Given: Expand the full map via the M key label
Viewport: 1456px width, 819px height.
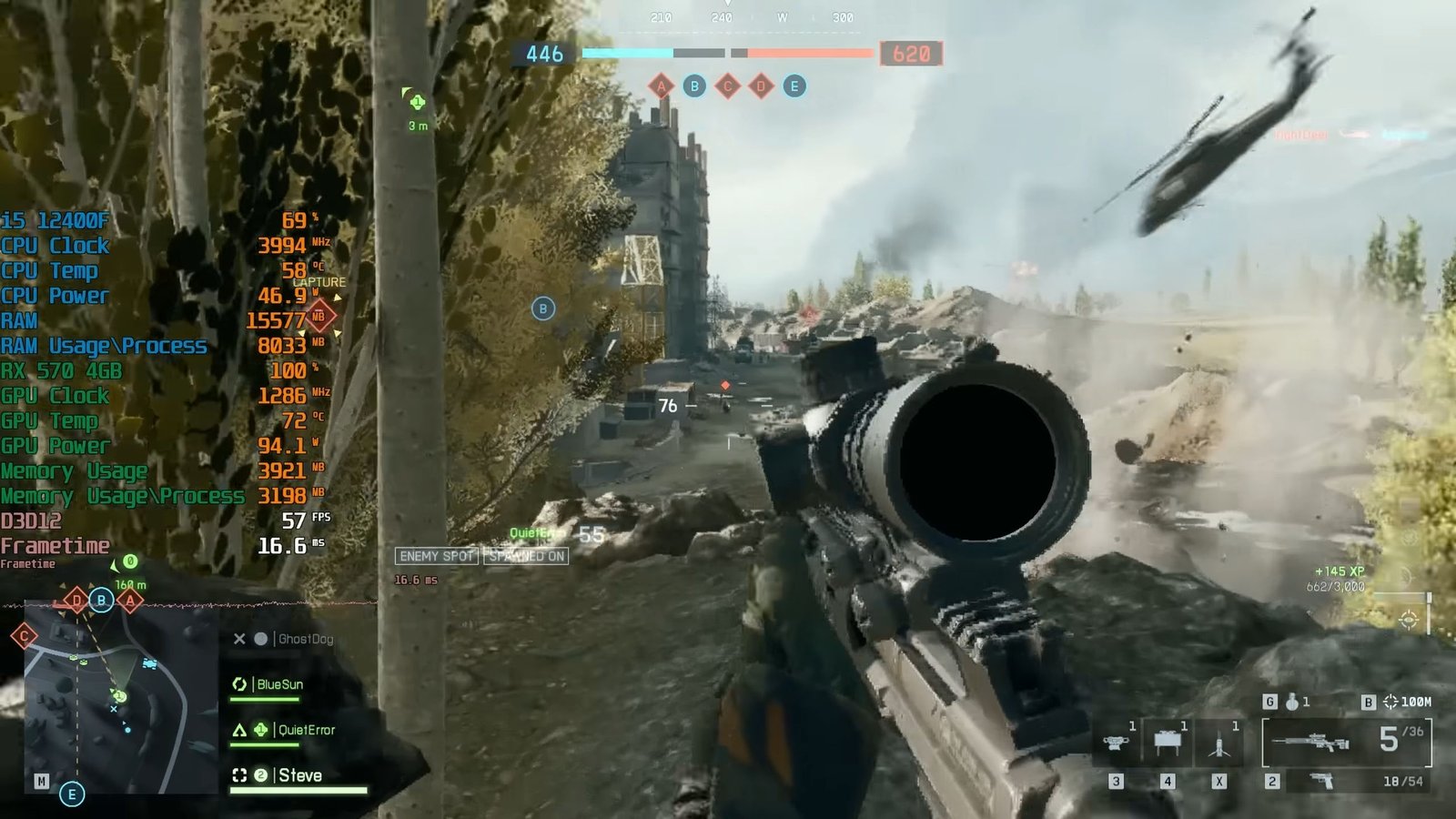Looking at the screenshot, I should click(42, 779).
